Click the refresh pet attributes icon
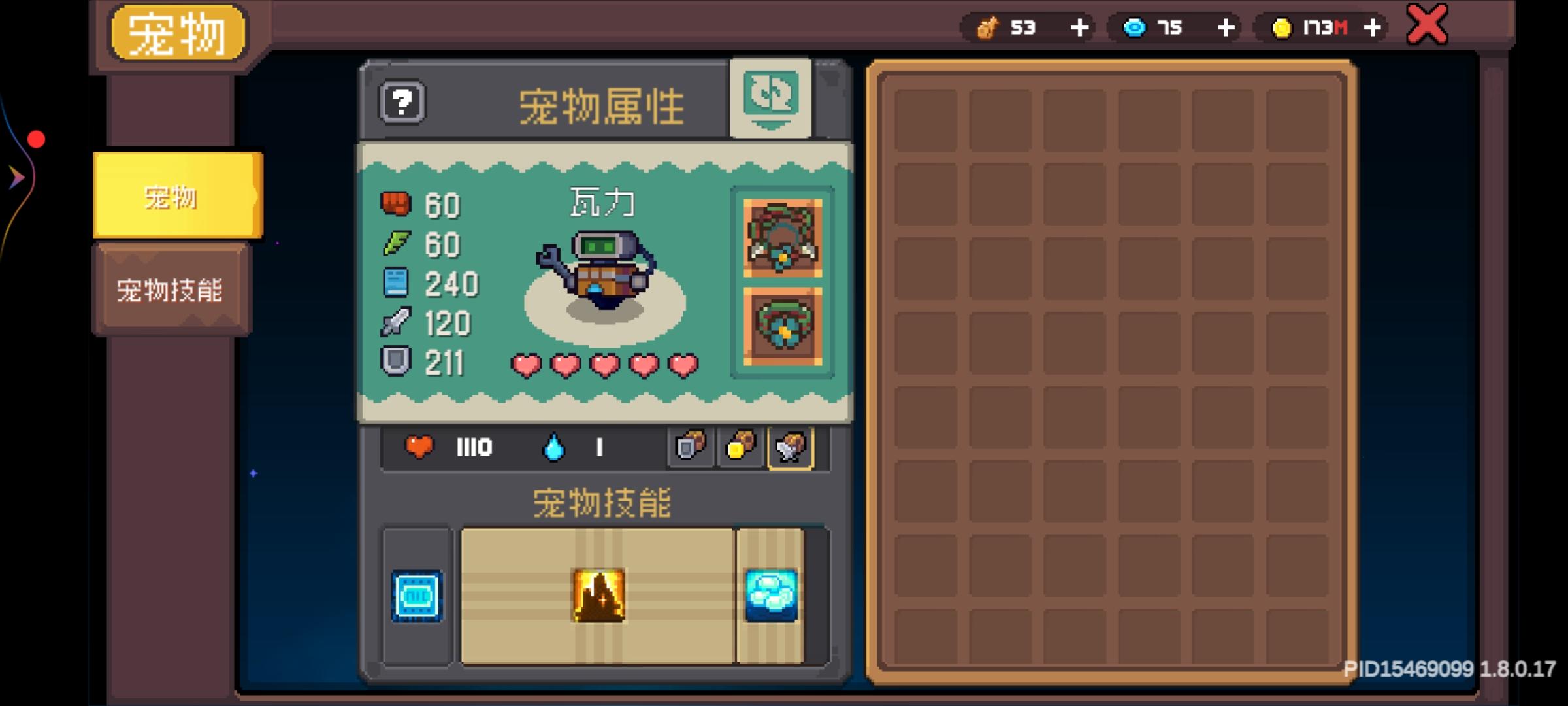This screenshot has width=1568, height=706. pos(772,99)
